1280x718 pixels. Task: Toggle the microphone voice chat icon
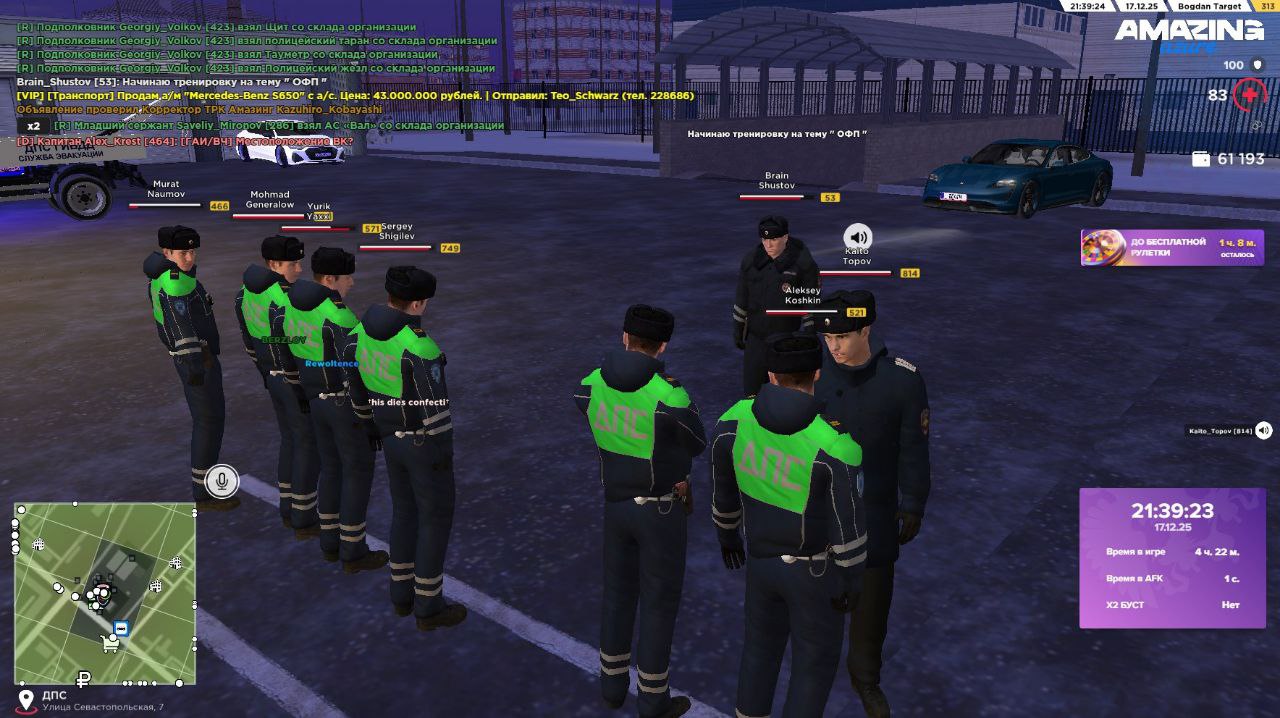click(x=222, y=482)
